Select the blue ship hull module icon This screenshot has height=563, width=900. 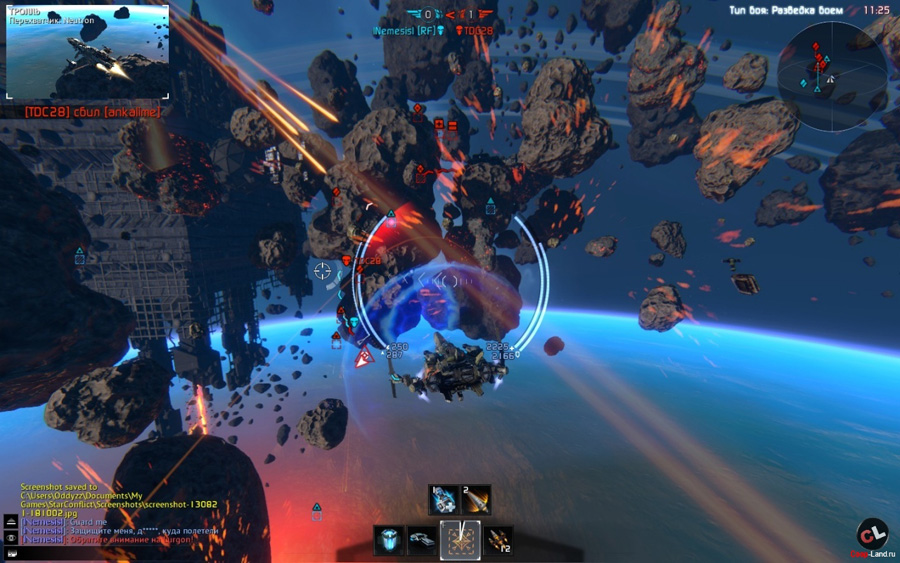click(422, 541)
